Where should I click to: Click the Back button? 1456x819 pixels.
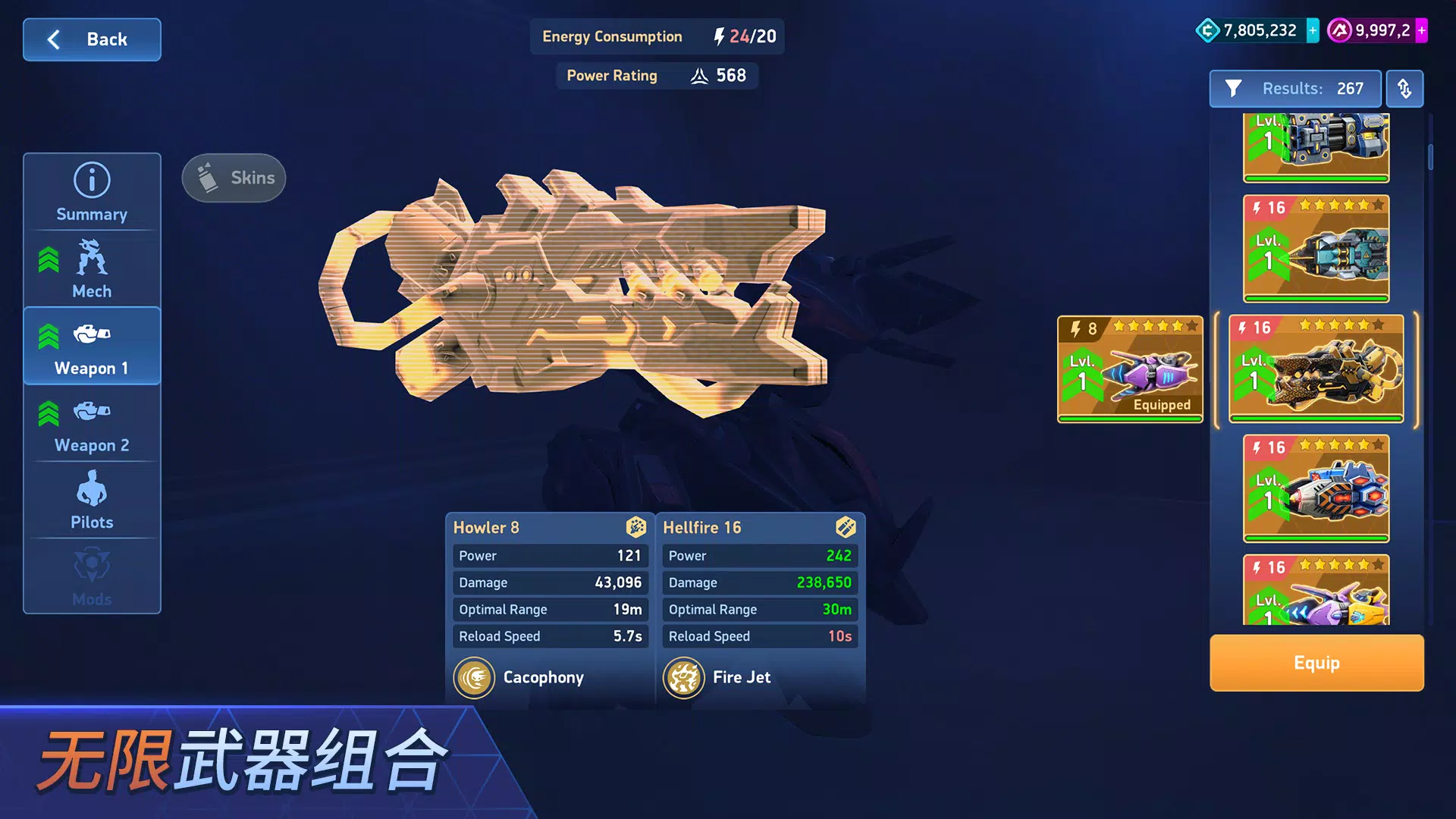[x=91, y=39]
